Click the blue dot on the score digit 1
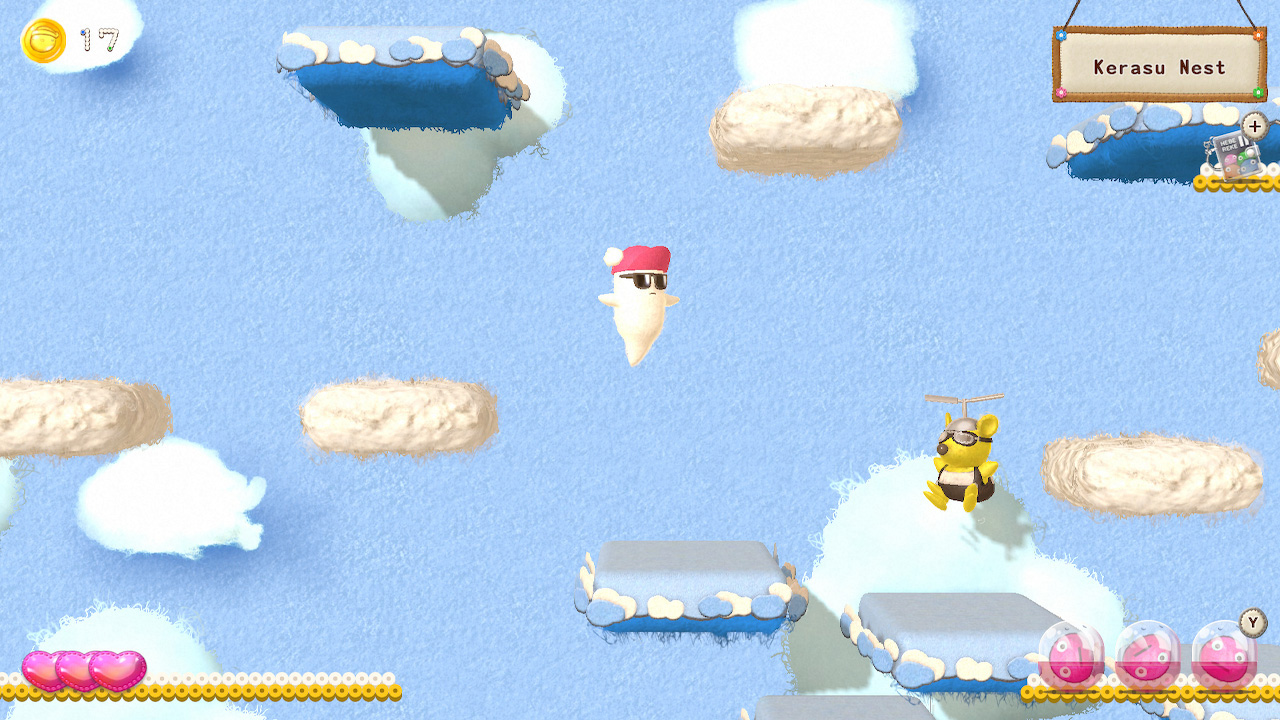This screenshot has width=1280, height=720. click(83, 32)
